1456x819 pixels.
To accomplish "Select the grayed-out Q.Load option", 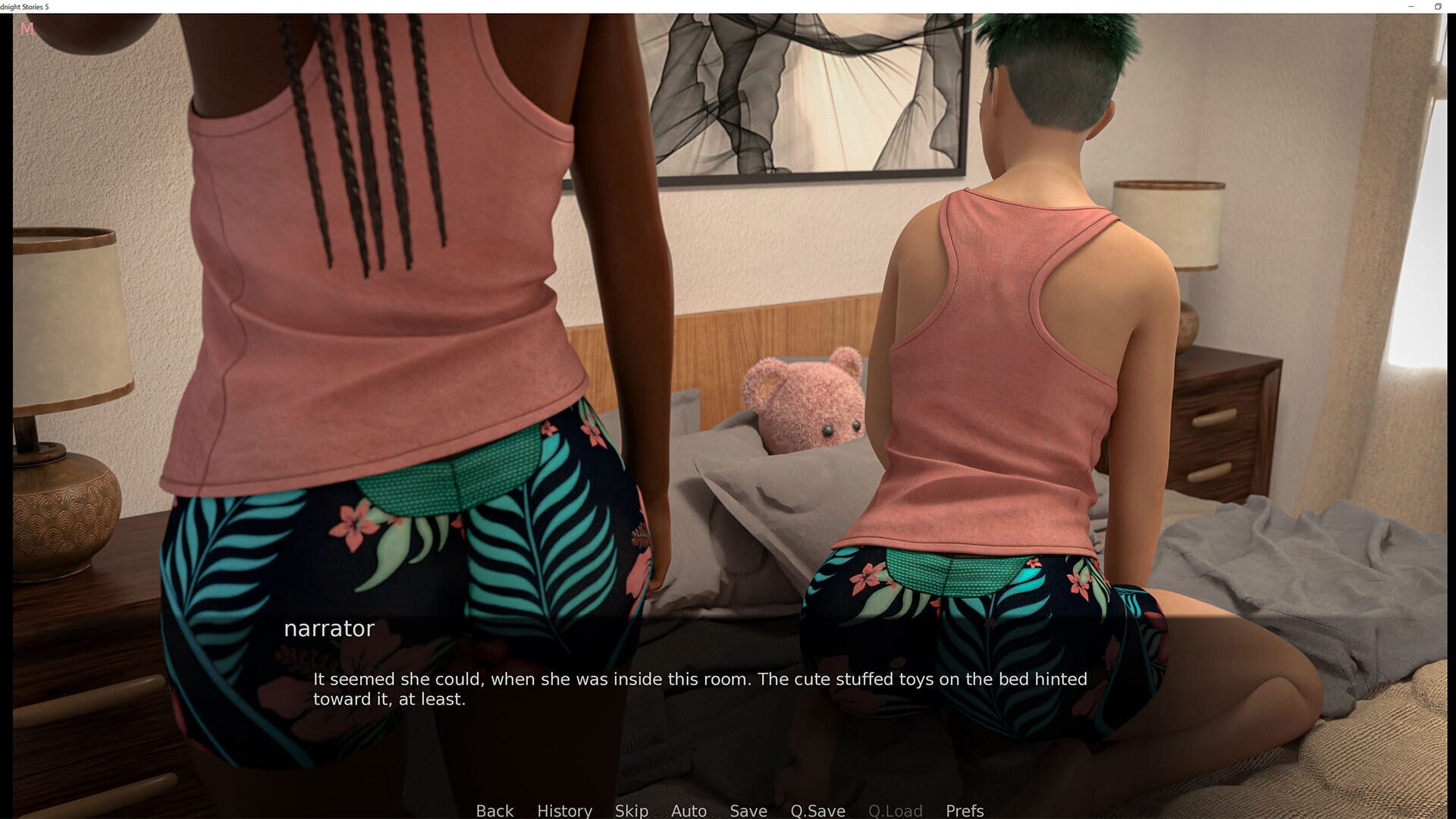I will tap(896, 810).
